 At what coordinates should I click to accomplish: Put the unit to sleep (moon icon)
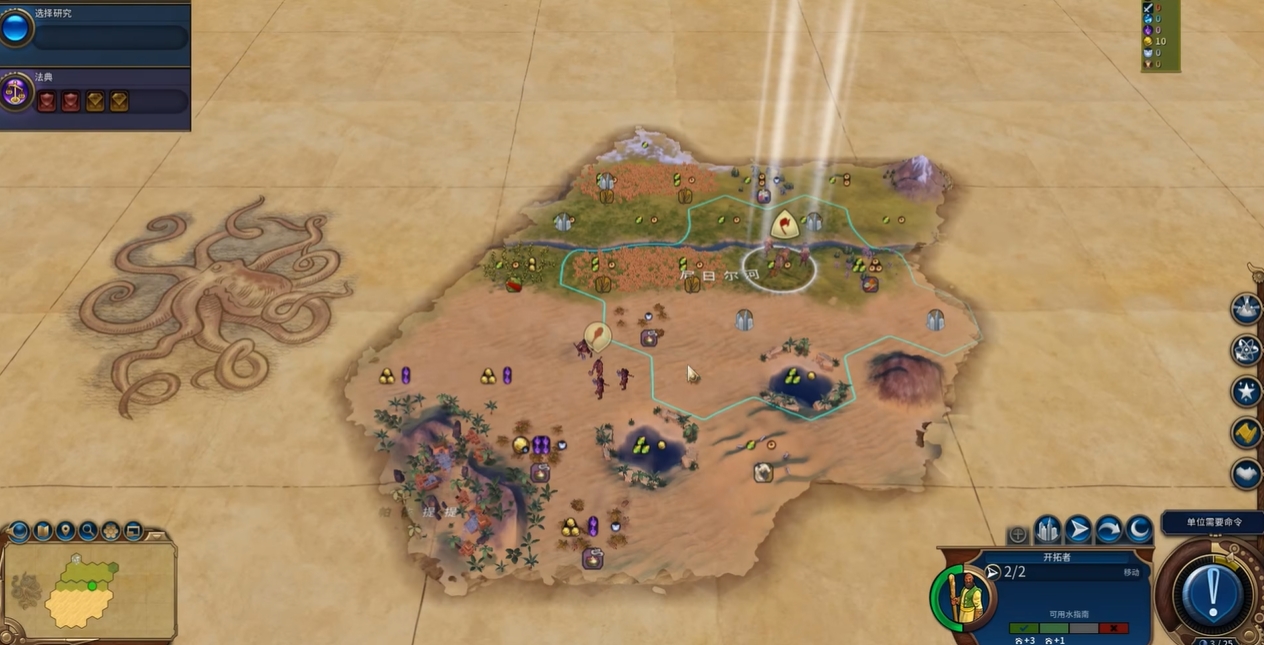pos(1139,529)
